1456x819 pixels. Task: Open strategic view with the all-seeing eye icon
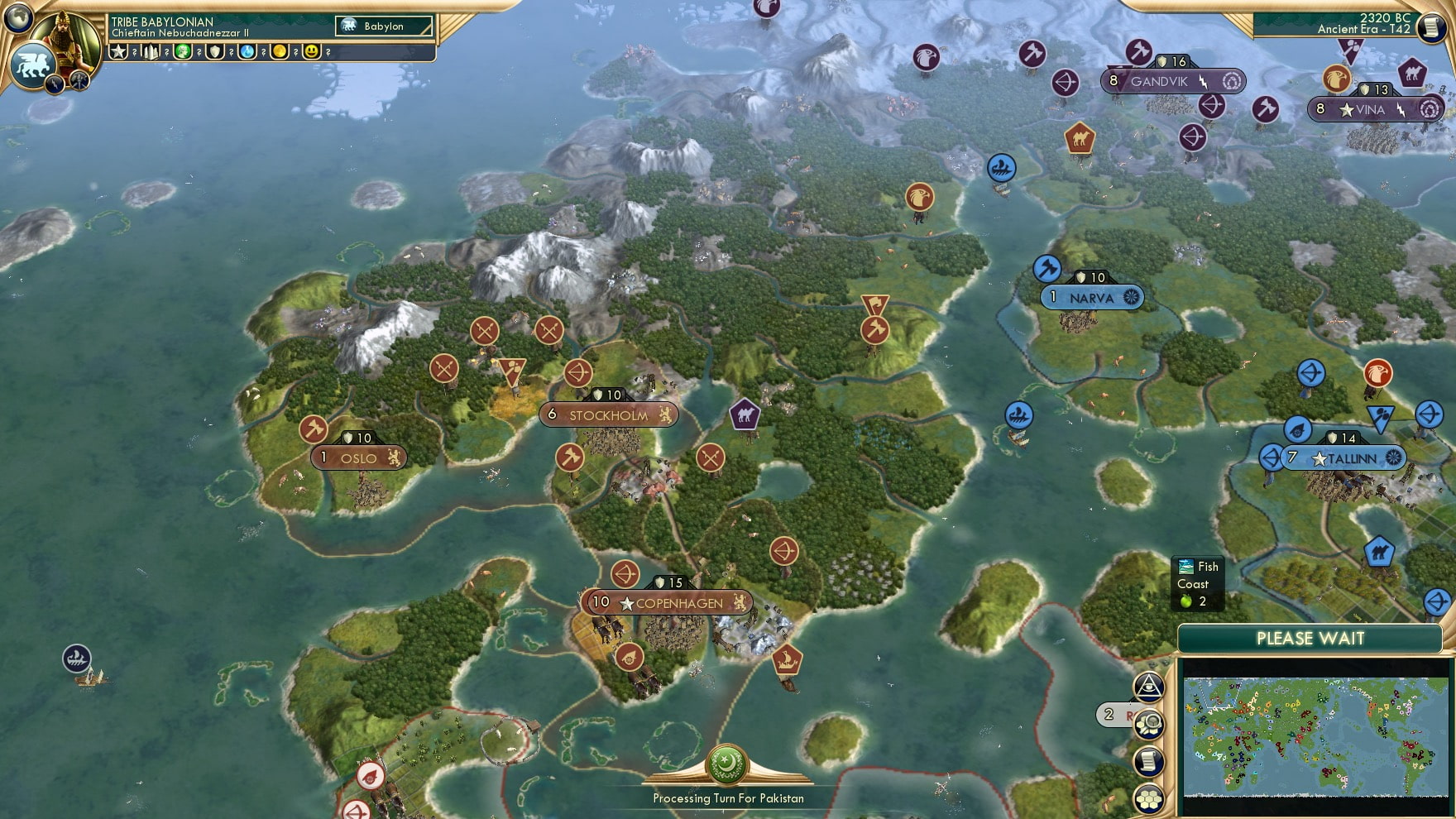[x=1148, y=687]
